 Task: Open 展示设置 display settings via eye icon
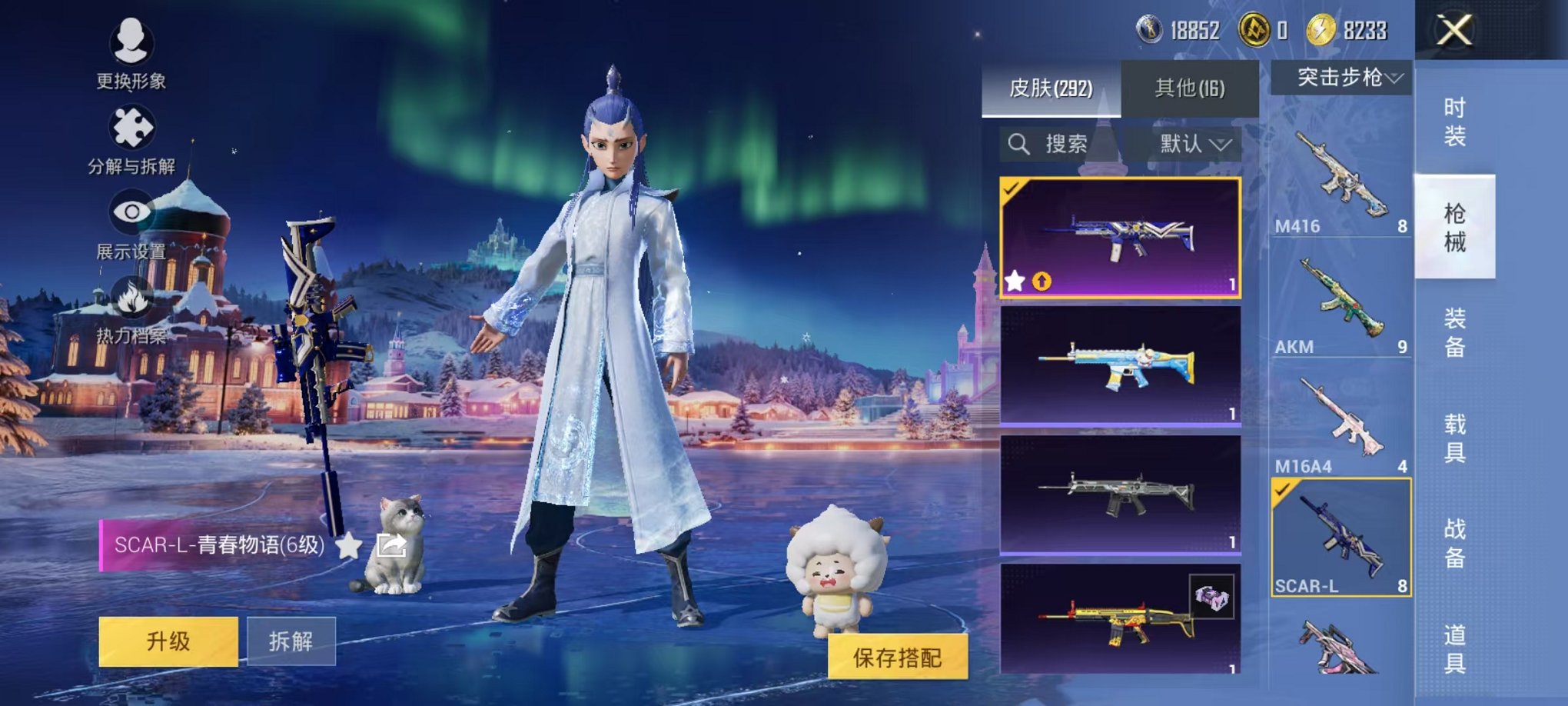tap(131, 211)
